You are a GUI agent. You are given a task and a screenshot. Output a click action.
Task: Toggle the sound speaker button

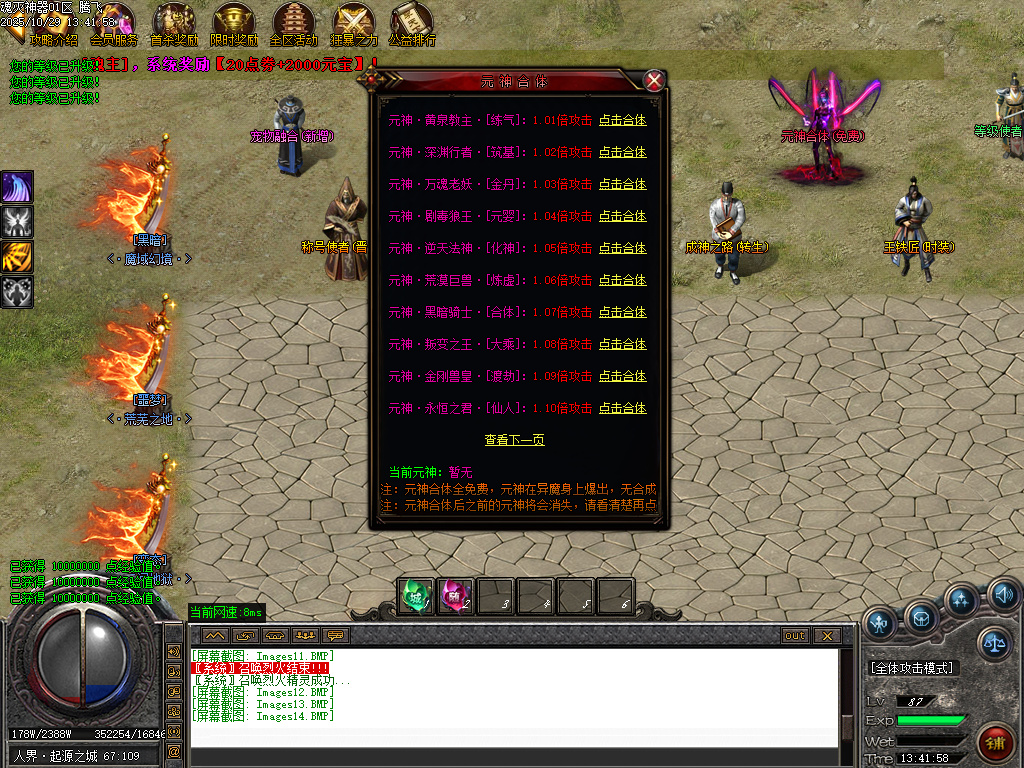[x=1003, y=596]
